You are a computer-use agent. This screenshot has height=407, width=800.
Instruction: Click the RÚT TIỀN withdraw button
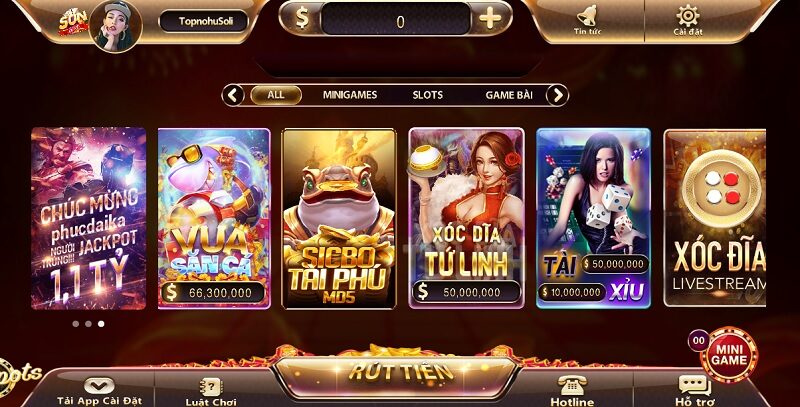400,371
